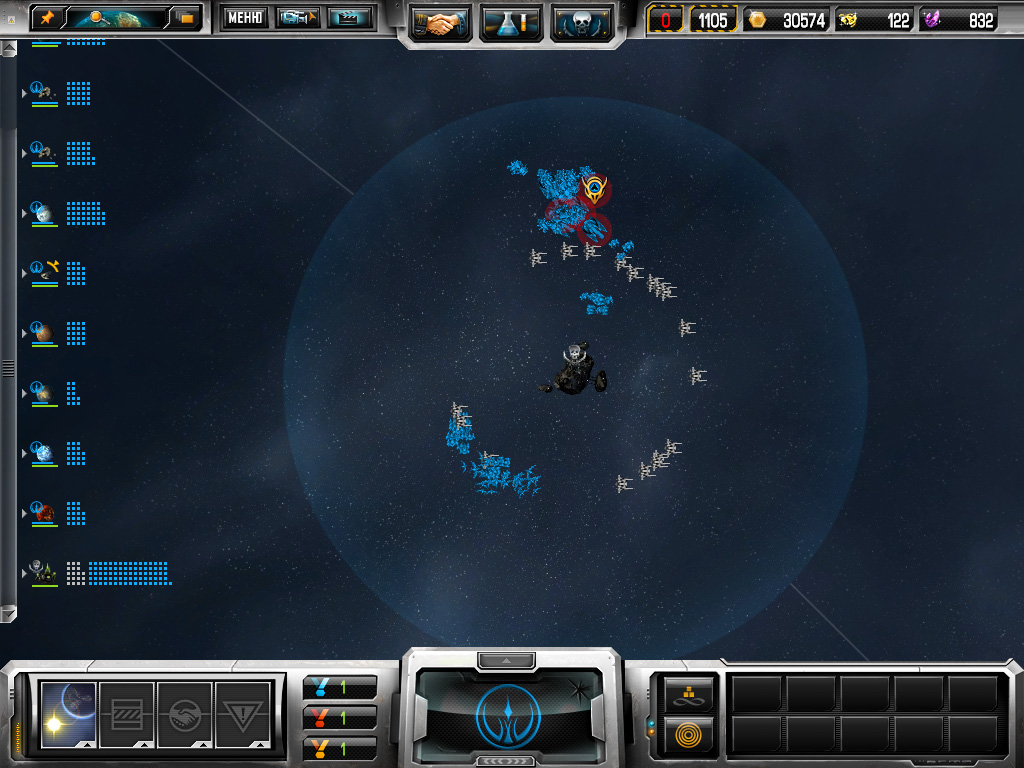Select the red medal notification button
Screen dimensions: 1024x768
(x=340, y=718)
